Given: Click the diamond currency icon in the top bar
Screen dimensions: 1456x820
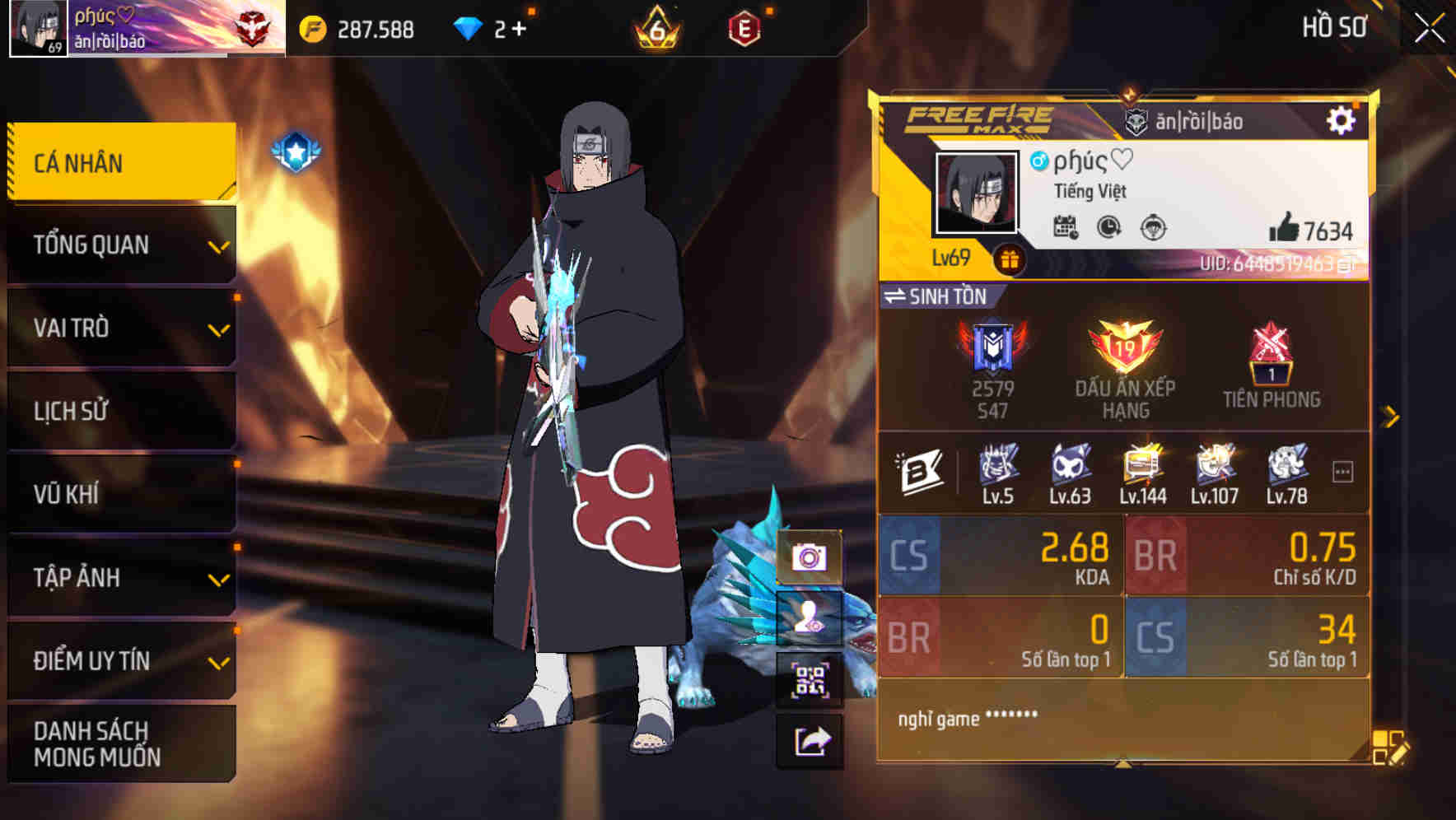Looking at the screenshot, I should (469, 26).
